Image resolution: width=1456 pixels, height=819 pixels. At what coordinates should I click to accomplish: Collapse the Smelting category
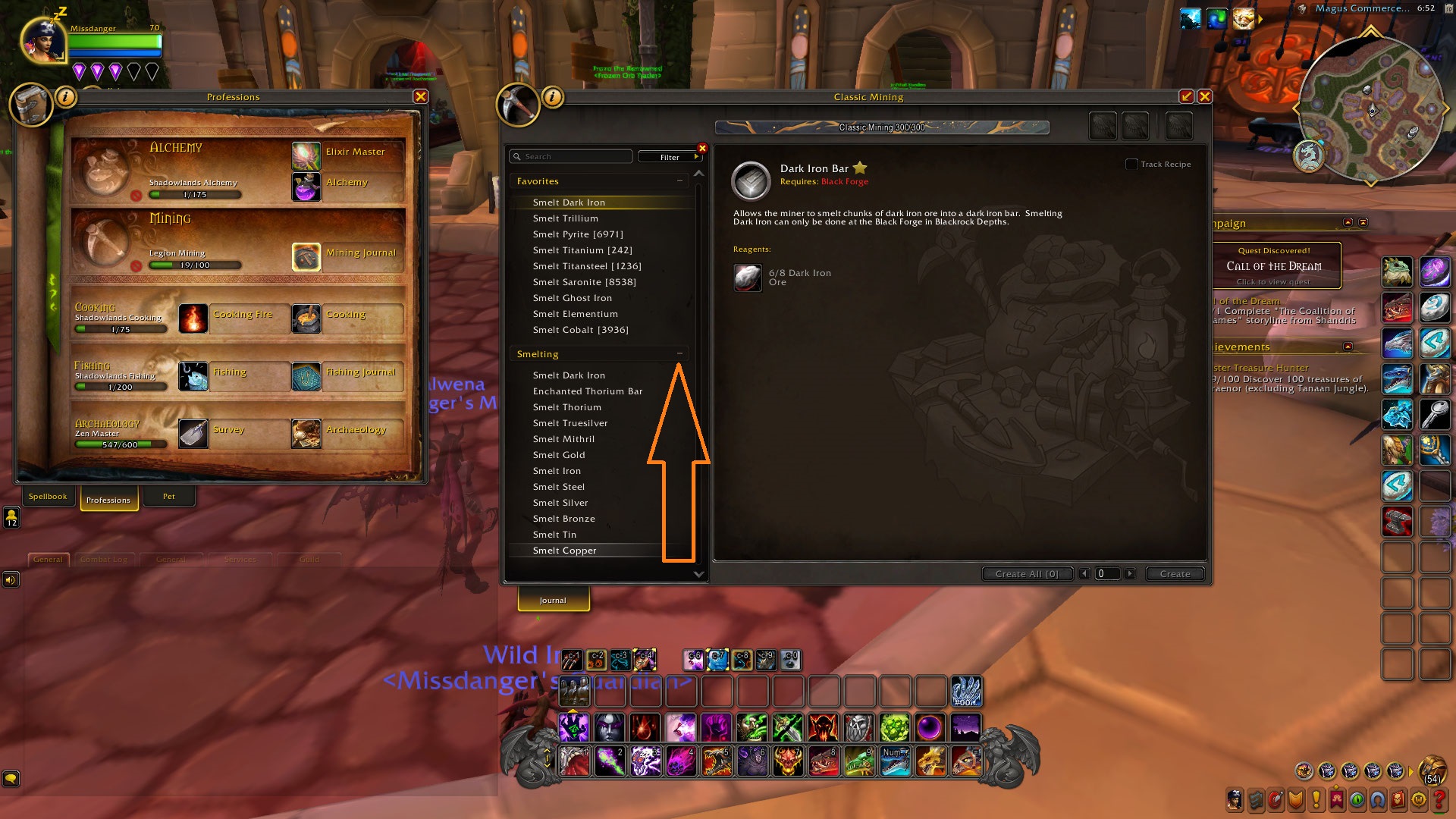(x=679, y=354)
